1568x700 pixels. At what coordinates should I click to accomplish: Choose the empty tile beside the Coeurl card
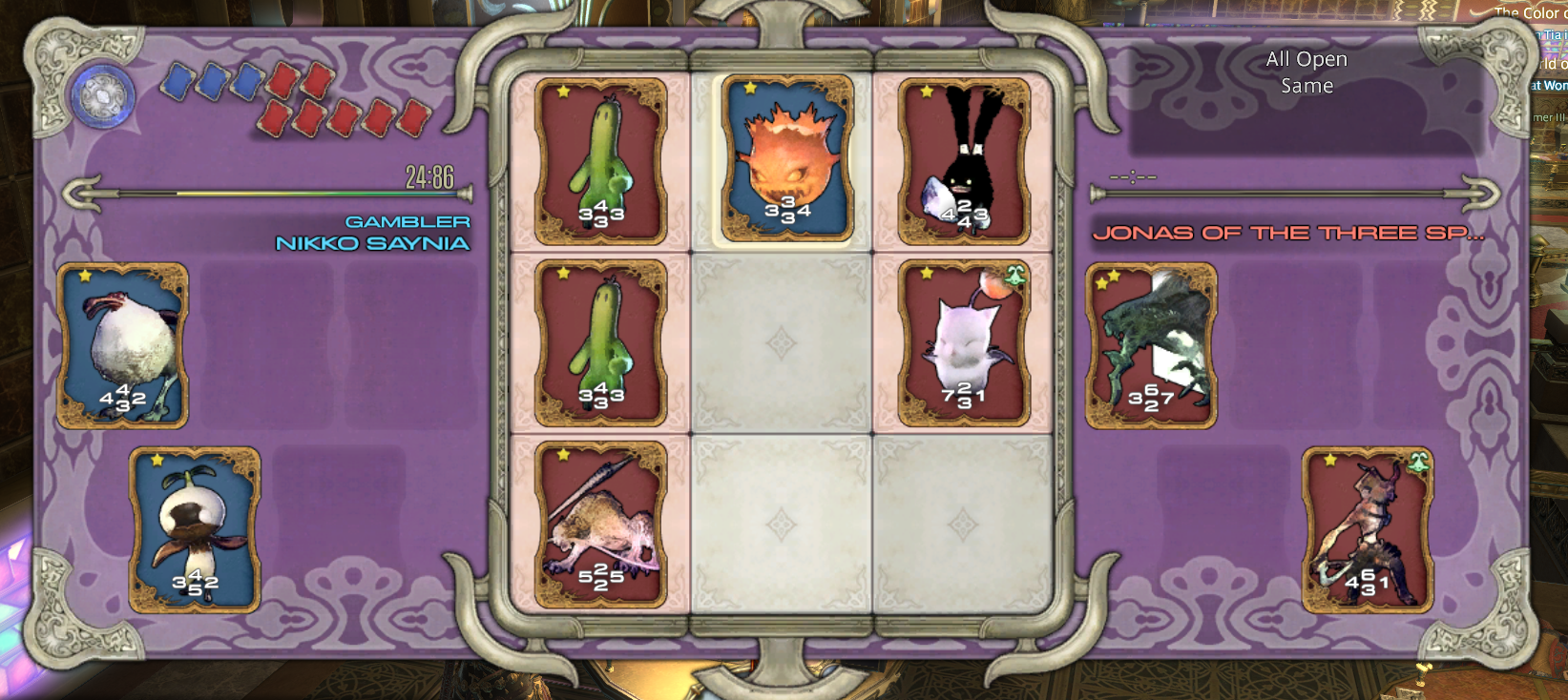782,524
